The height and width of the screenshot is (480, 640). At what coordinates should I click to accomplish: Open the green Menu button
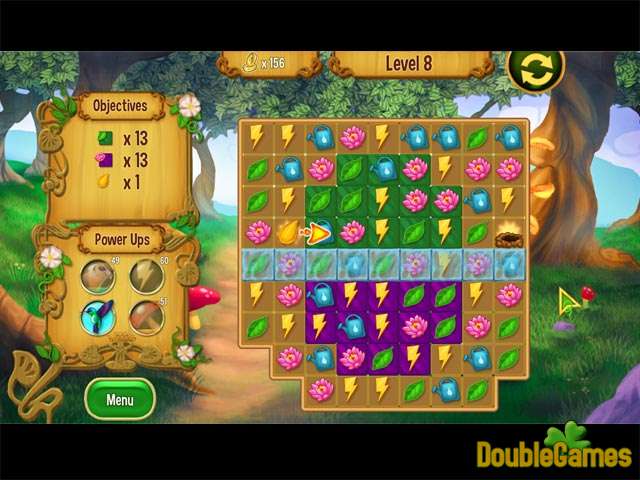coord(120,399)
